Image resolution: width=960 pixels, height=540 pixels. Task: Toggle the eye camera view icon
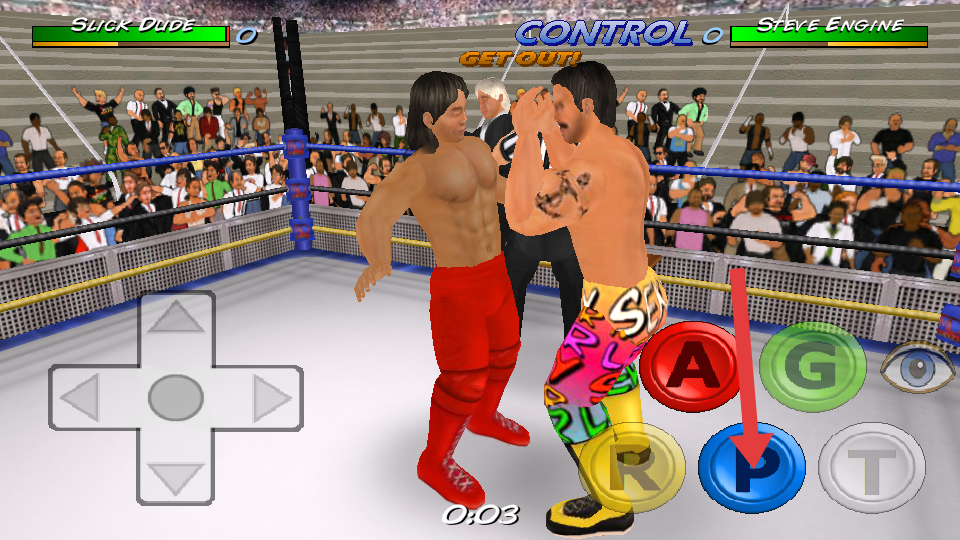point(918,368)
